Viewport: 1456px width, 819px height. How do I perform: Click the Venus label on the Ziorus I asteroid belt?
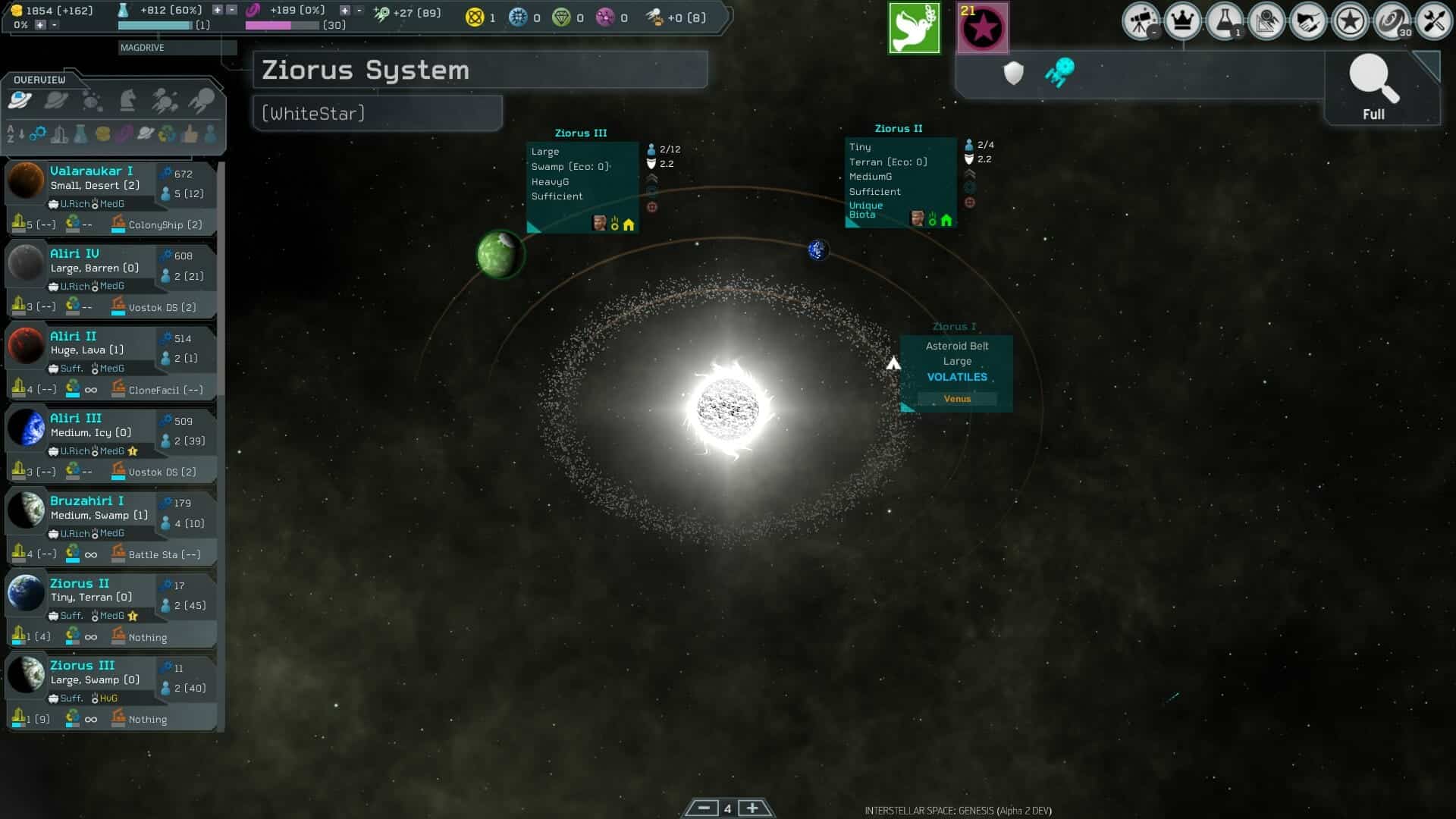pyautogui.click(x=957, y=398)
